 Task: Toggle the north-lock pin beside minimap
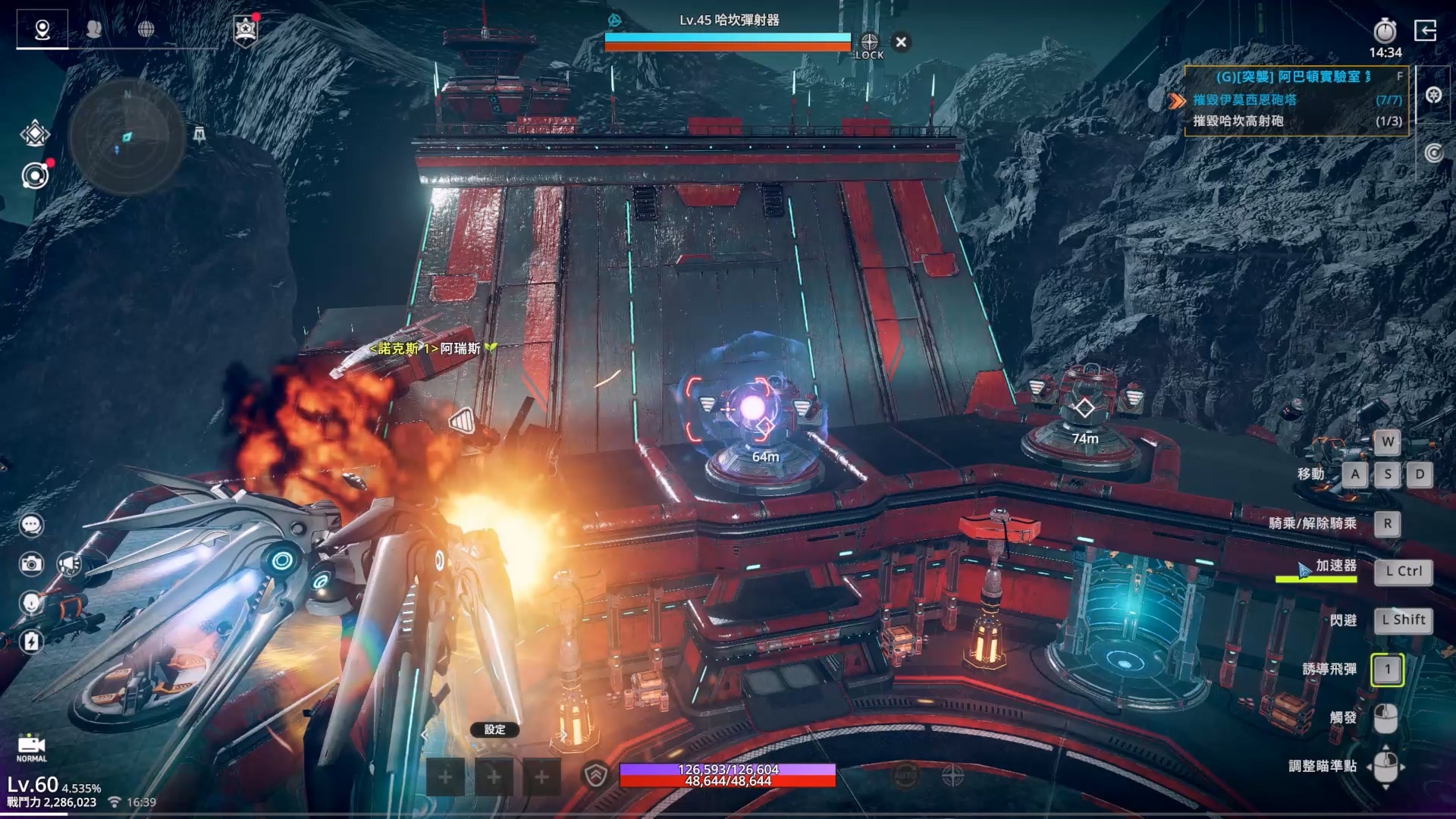point(199,135)
